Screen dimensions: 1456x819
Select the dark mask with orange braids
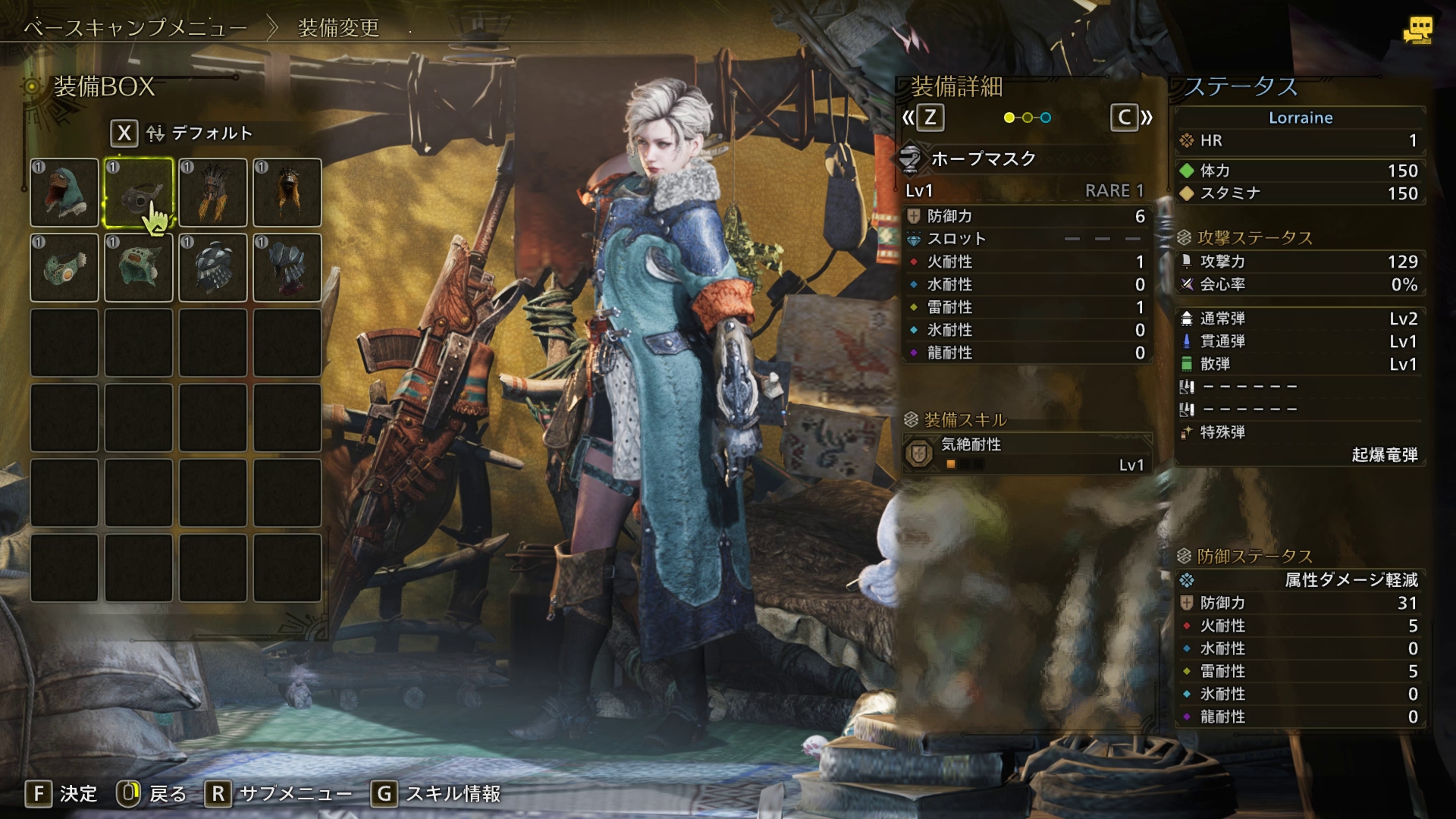(x=287, y=193)
